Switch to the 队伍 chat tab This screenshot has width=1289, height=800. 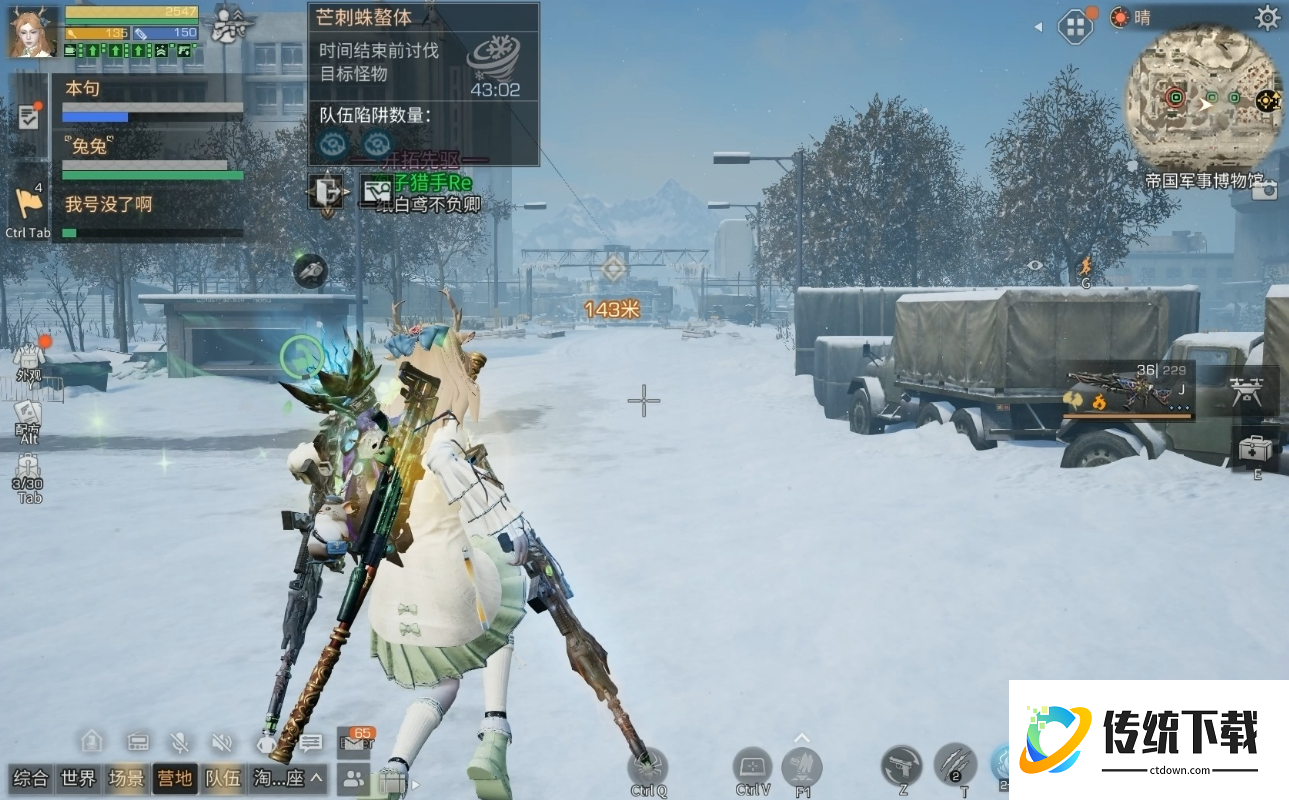click(223, 778)
